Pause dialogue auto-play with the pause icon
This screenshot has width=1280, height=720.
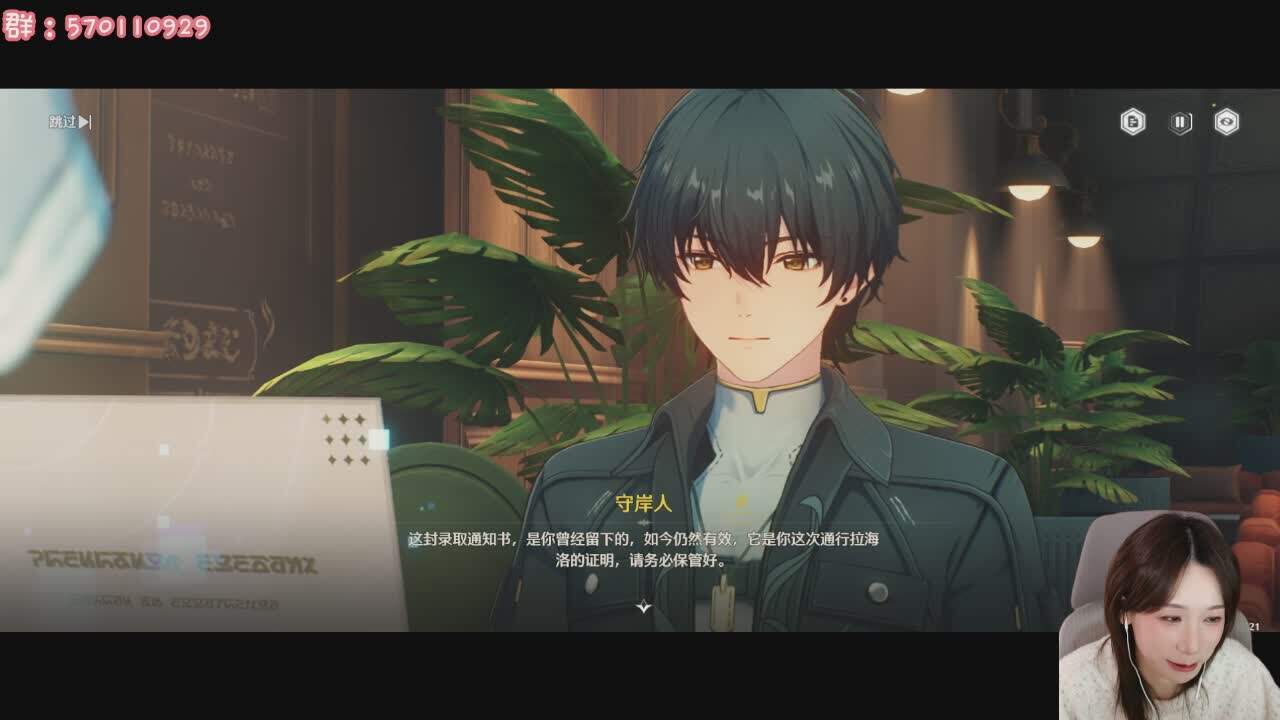click(x=1180, y=122)
